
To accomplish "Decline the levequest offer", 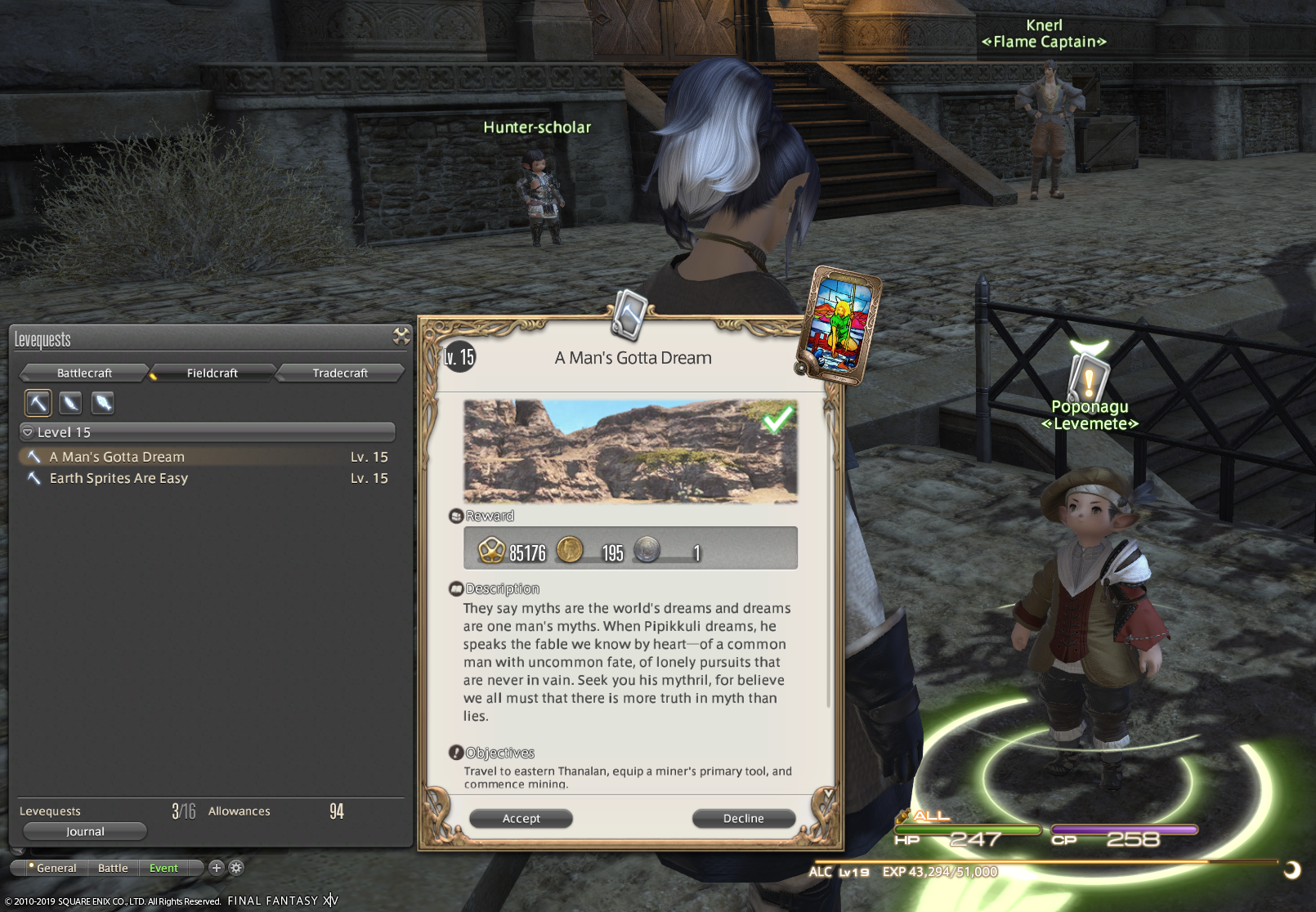I will (x=743, y=818).
